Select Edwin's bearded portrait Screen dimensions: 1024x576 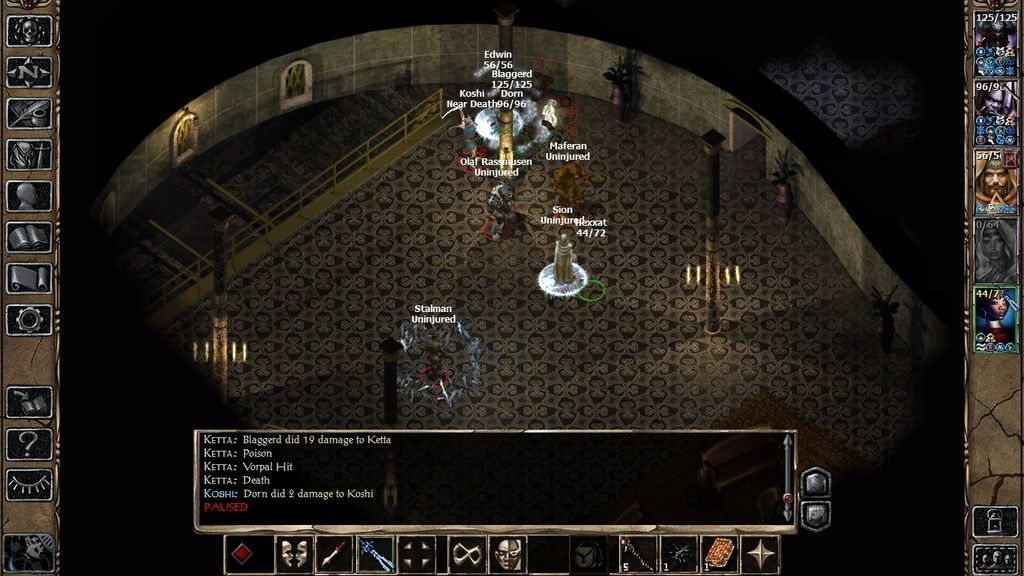(x=995, y=181)
